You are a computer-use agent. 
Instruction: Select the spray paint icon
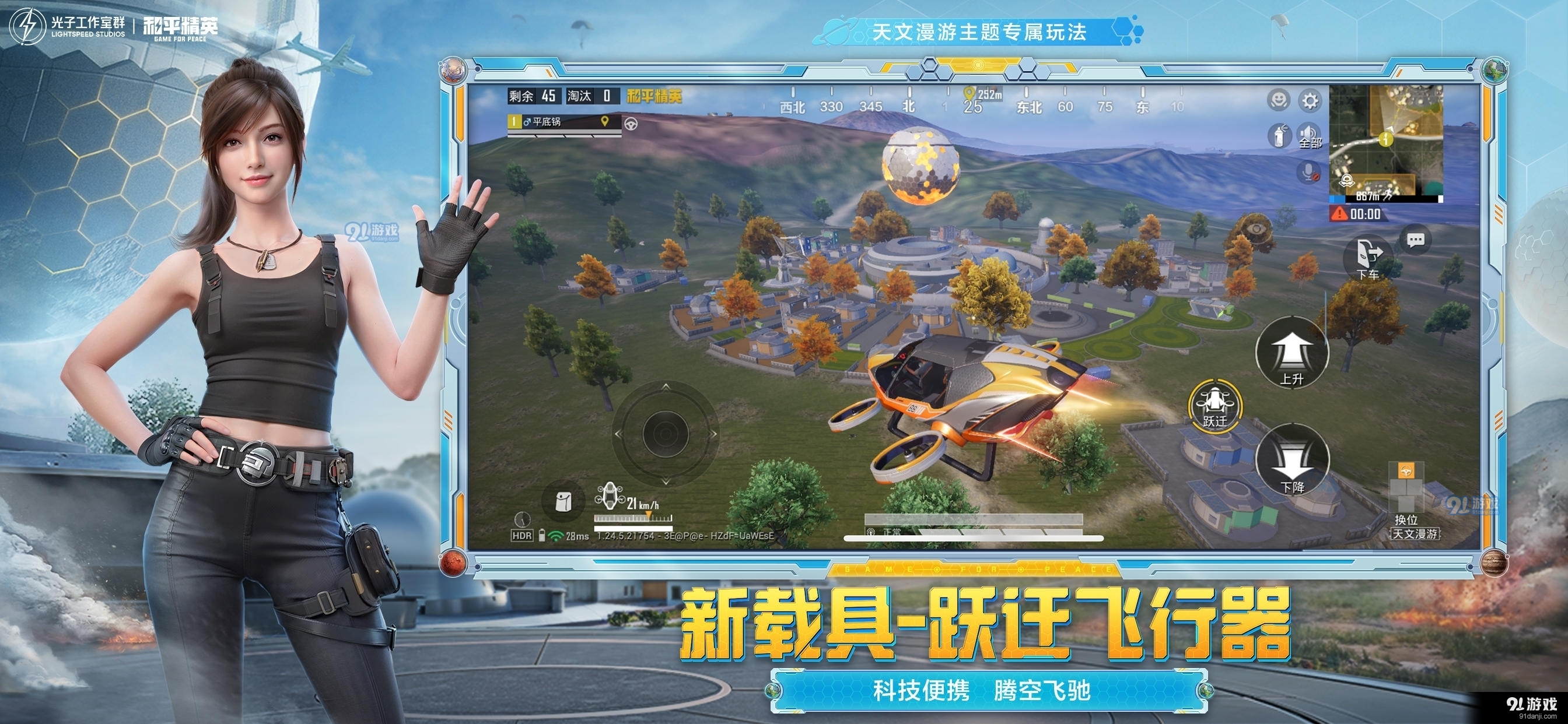coord(1279,135)
